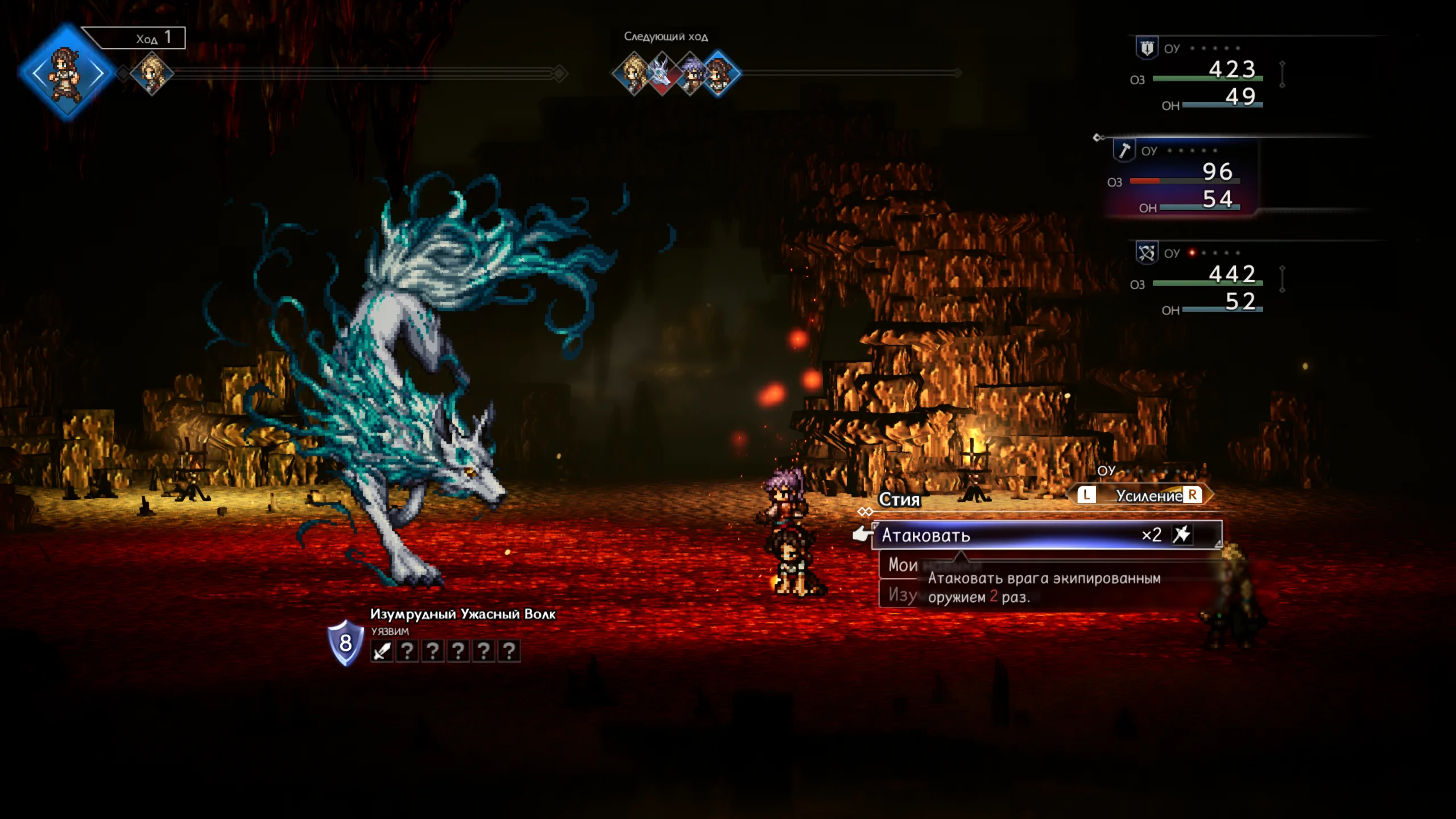Select the warrior shield job icon
The width and height of the screenshot is (1456, 819).
point(1147,48)
